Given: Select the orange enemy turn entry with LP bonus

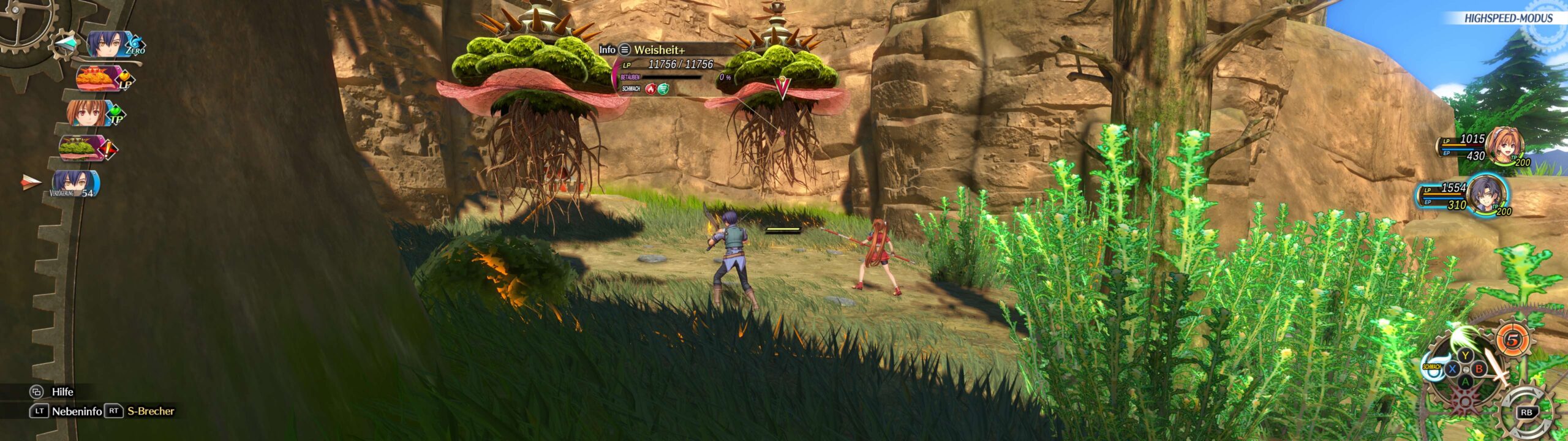Looking at the screenshot, I should (98, 78).
